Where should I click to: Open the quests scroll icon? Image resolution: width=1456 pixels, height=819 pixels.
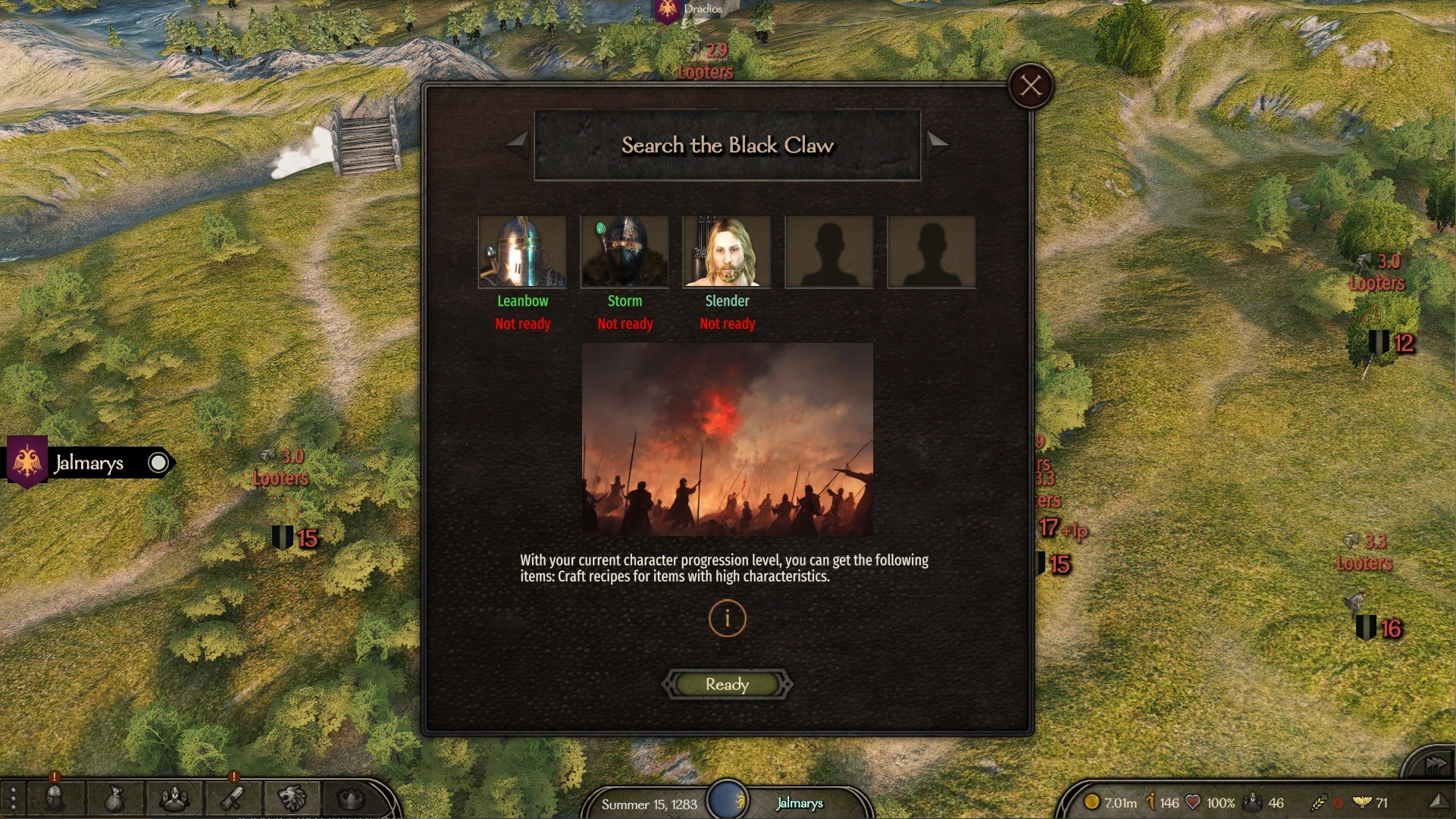[x=232, y=799]
